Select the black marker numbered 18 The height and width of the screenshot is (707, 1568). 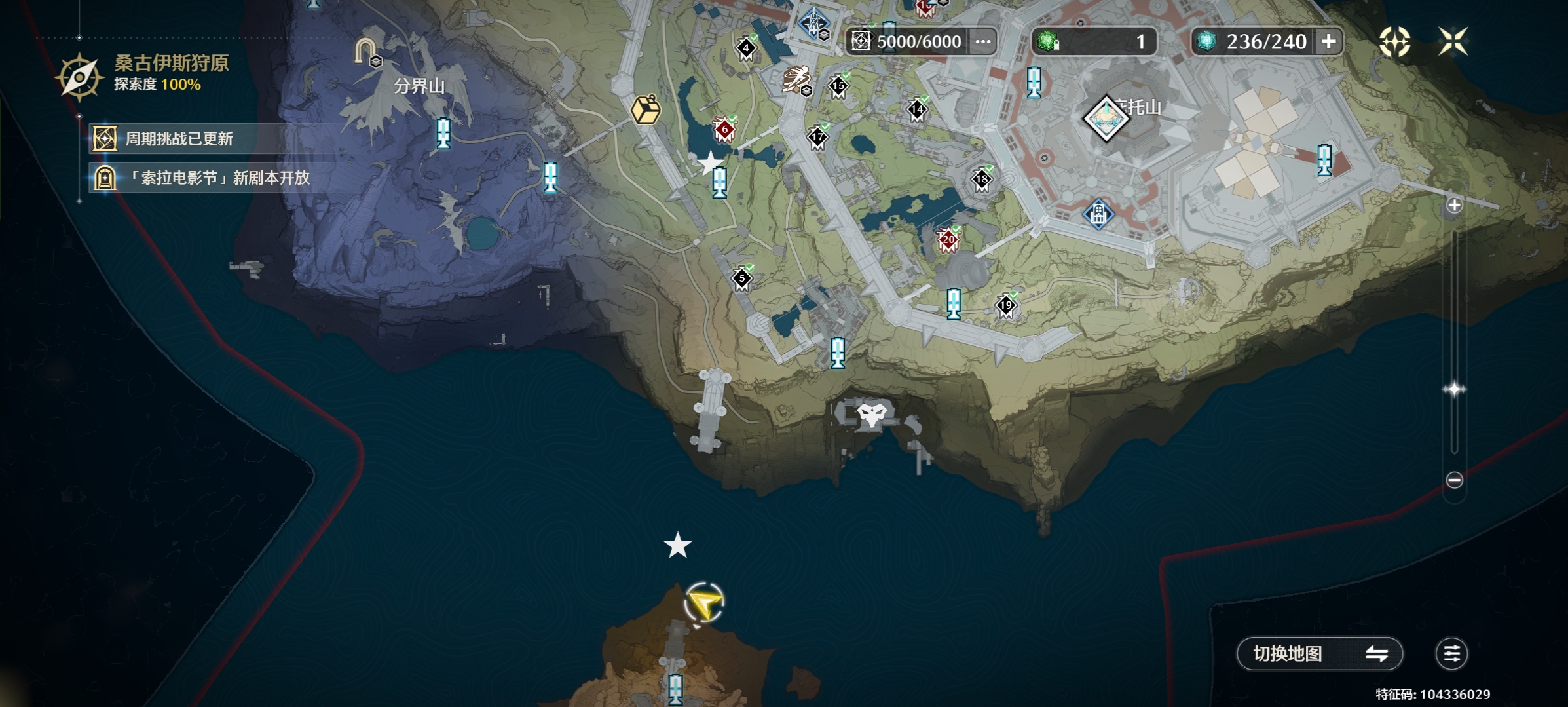click(981, 179)
